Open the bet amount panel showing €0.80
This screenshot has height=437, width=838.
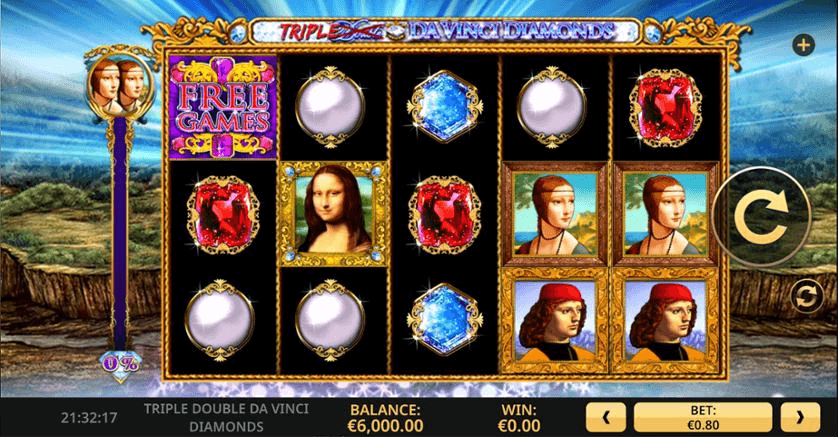click(704, 416)
